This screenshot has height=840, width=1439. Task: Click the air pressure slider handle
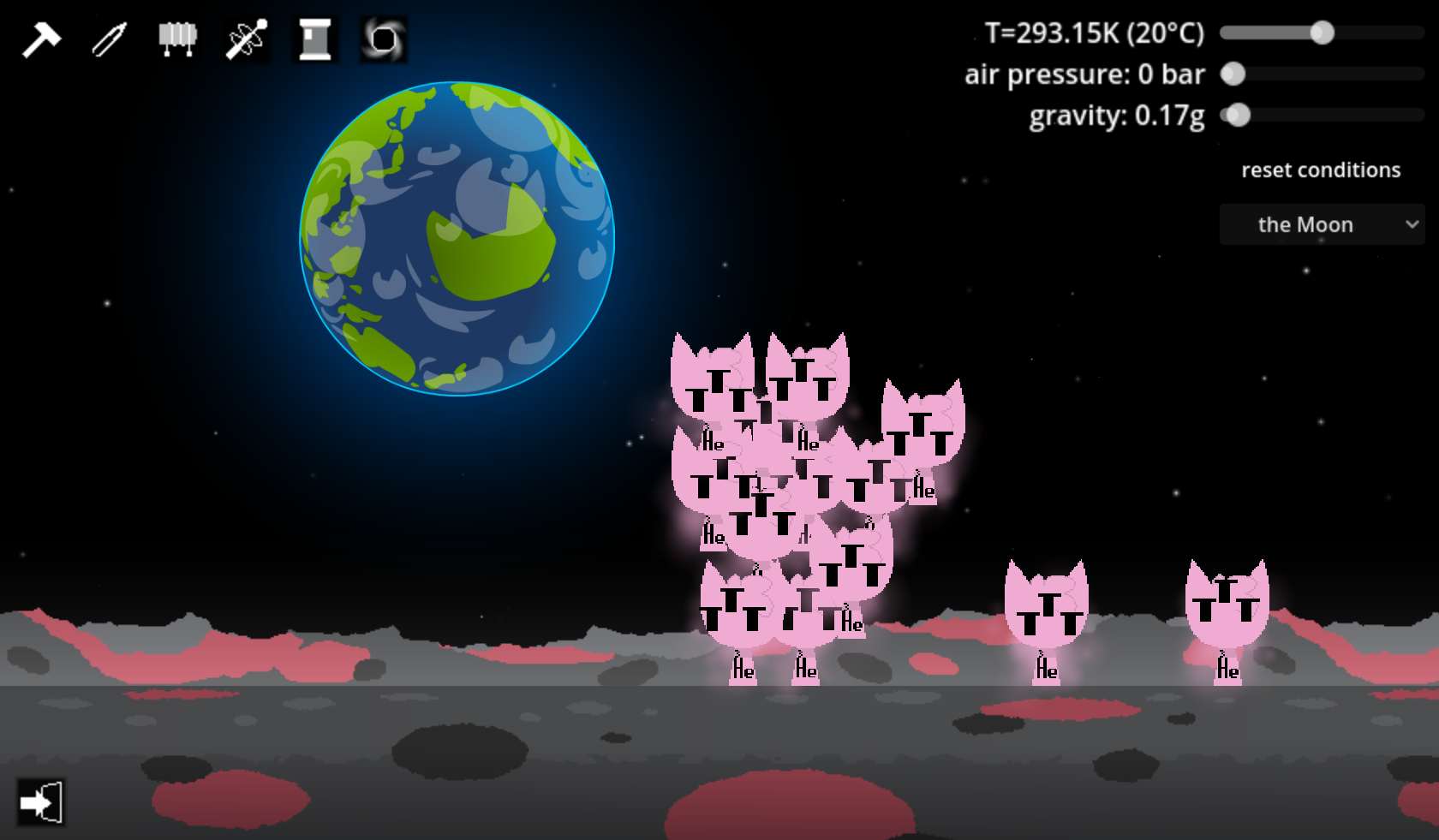coord(1233,74)
